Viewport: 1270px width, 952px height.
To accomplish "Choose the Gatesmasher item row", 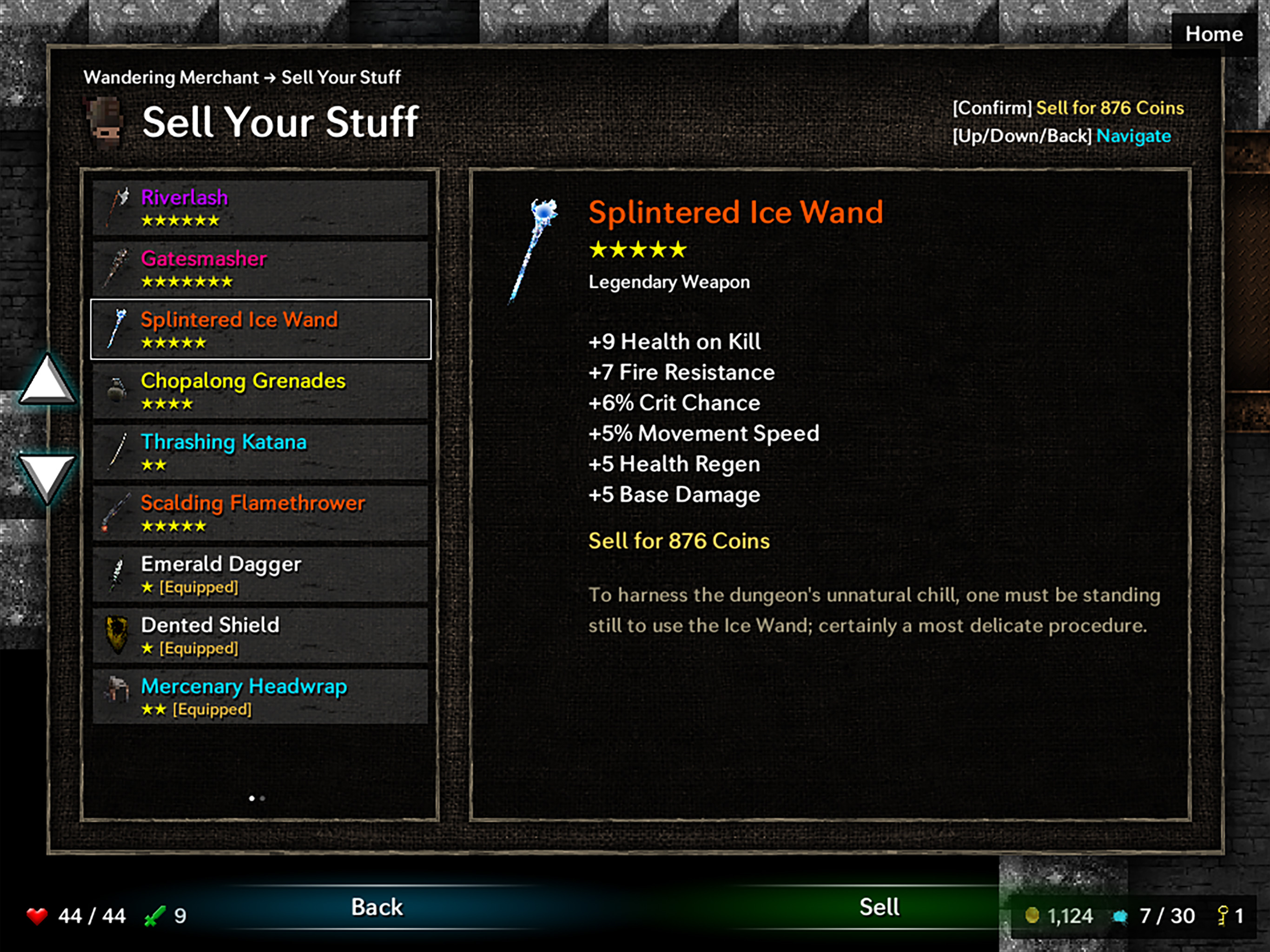I will tap(260, 269).
